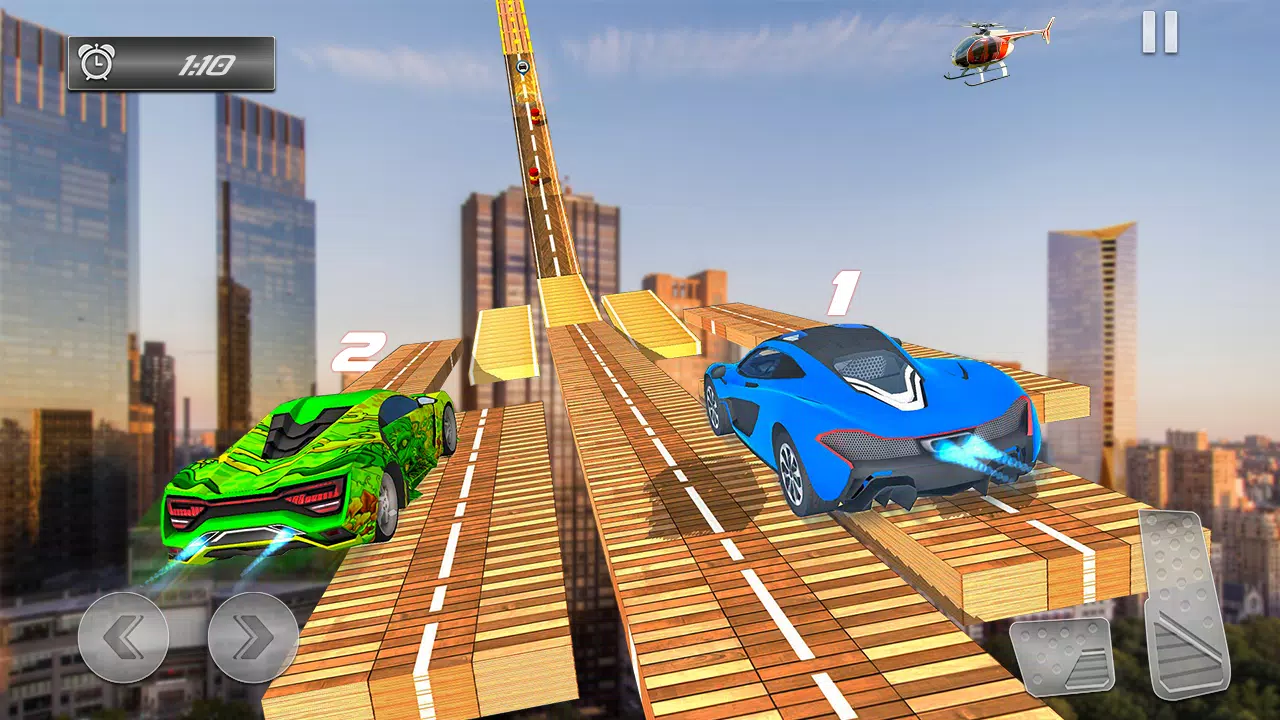Click the alarm clock timer icon
The height and width of the screenshot is (720, 1280).
[97, 60]
